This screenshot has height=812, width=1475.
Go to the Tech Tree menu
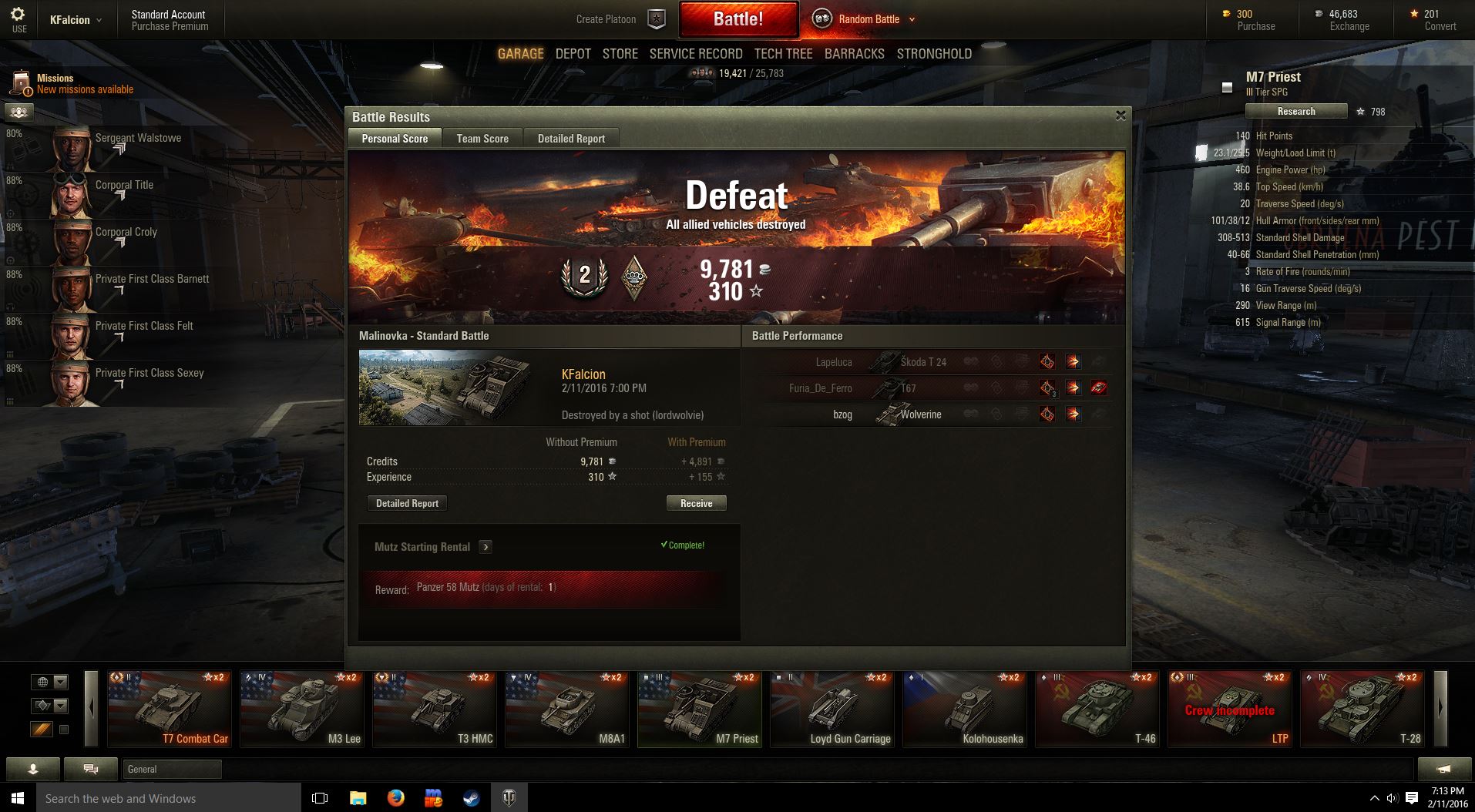coord(783,54)
